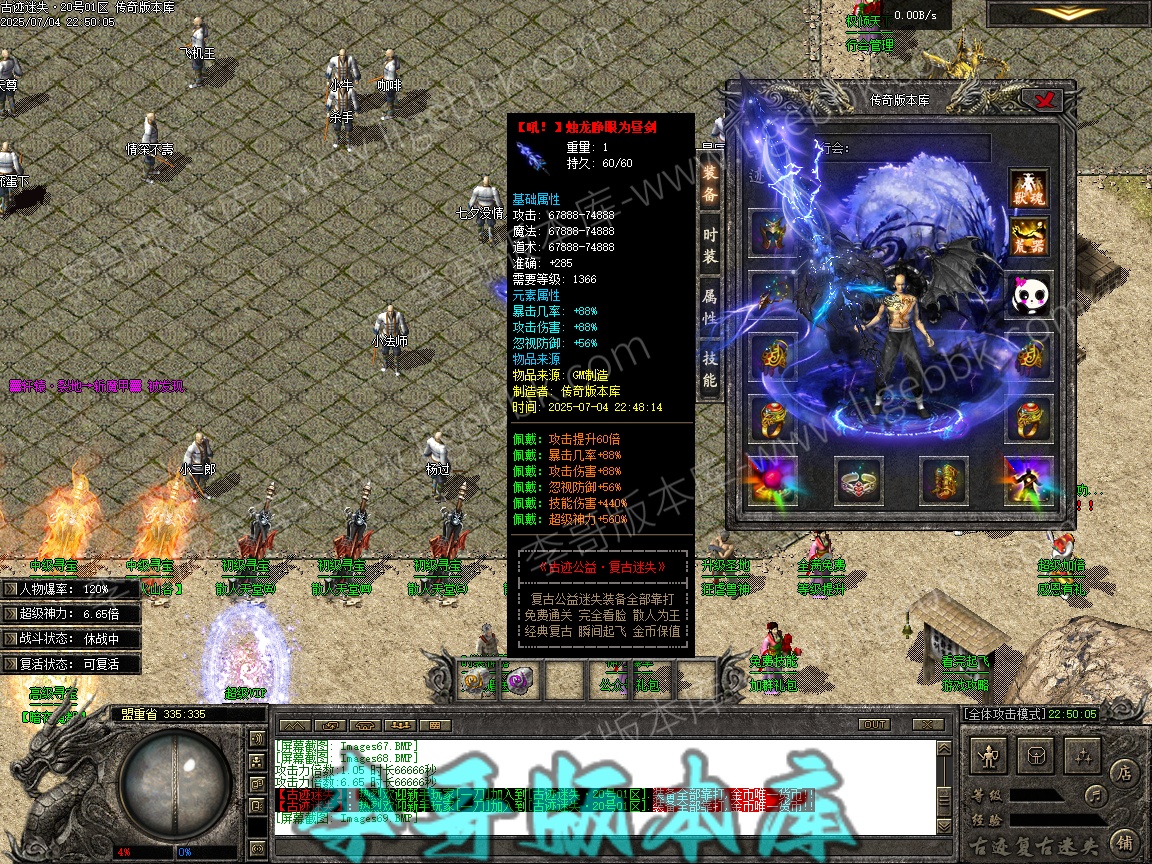Select the golden boots equipment slot
The height and width of the screenshot is (864, 1152).
tap(943, 482)
